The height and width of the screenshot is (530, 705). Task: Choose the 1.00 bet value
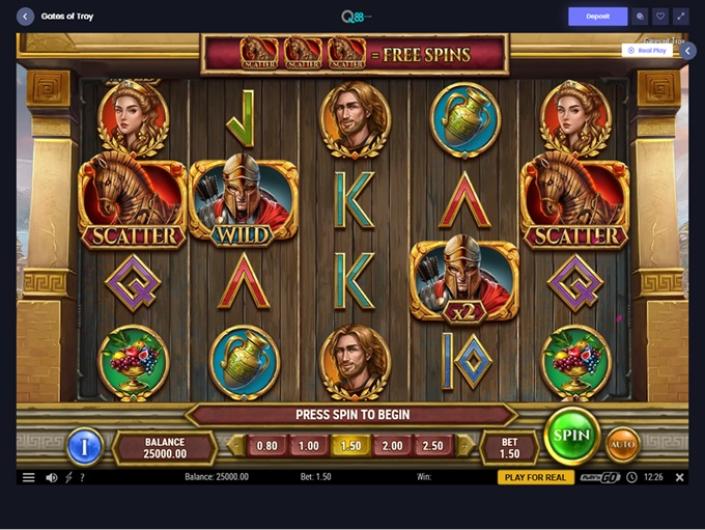click(309, 446)
